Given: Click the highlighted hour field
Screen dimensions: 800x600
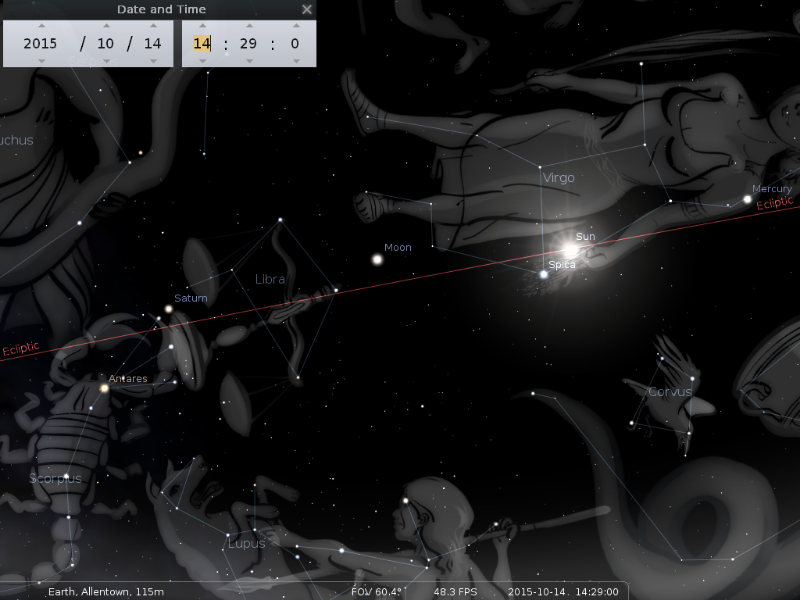Looking at the screenshot, I should [x=202, y=43].
